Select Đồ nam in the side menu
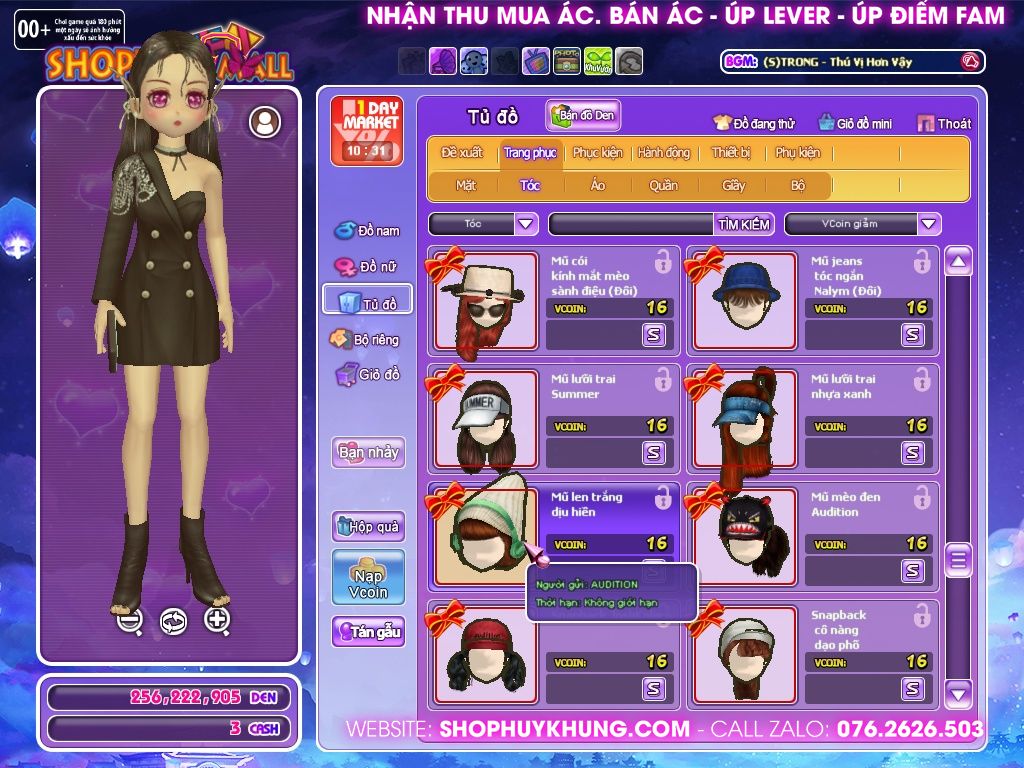 (x=367, y=231)
